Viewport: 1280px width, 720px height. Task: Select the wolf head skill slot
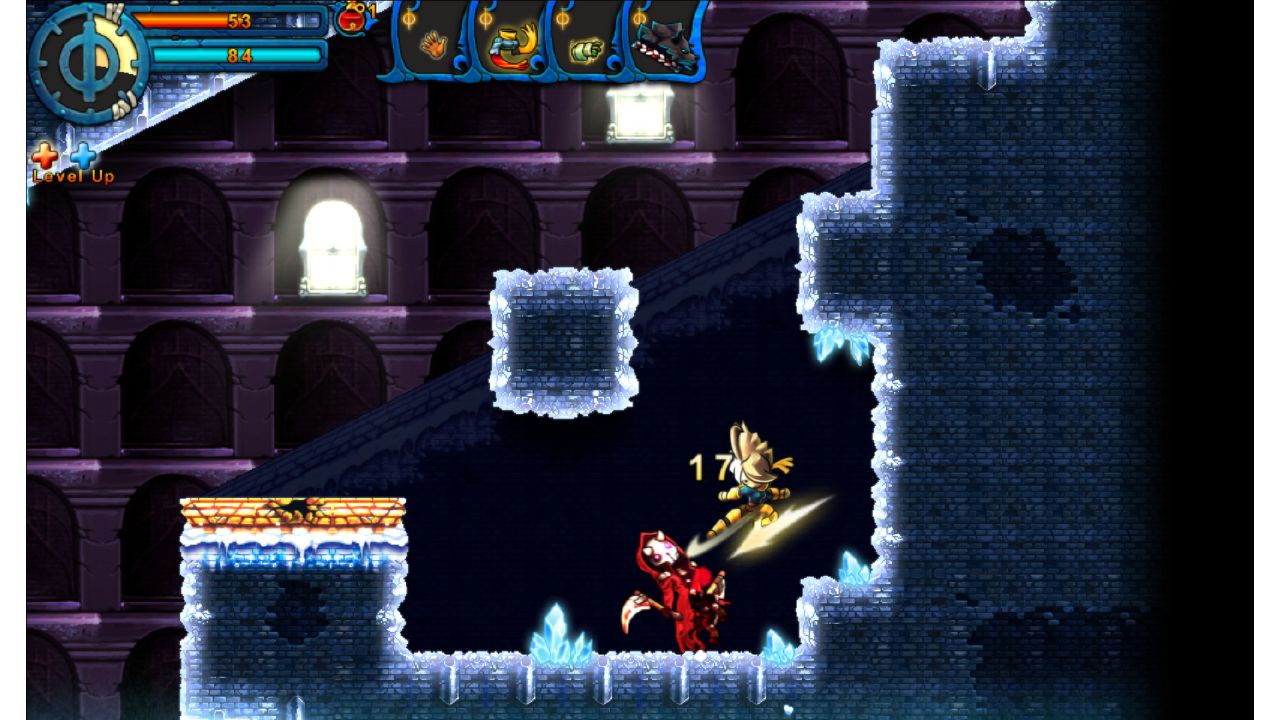click(665, 43)
